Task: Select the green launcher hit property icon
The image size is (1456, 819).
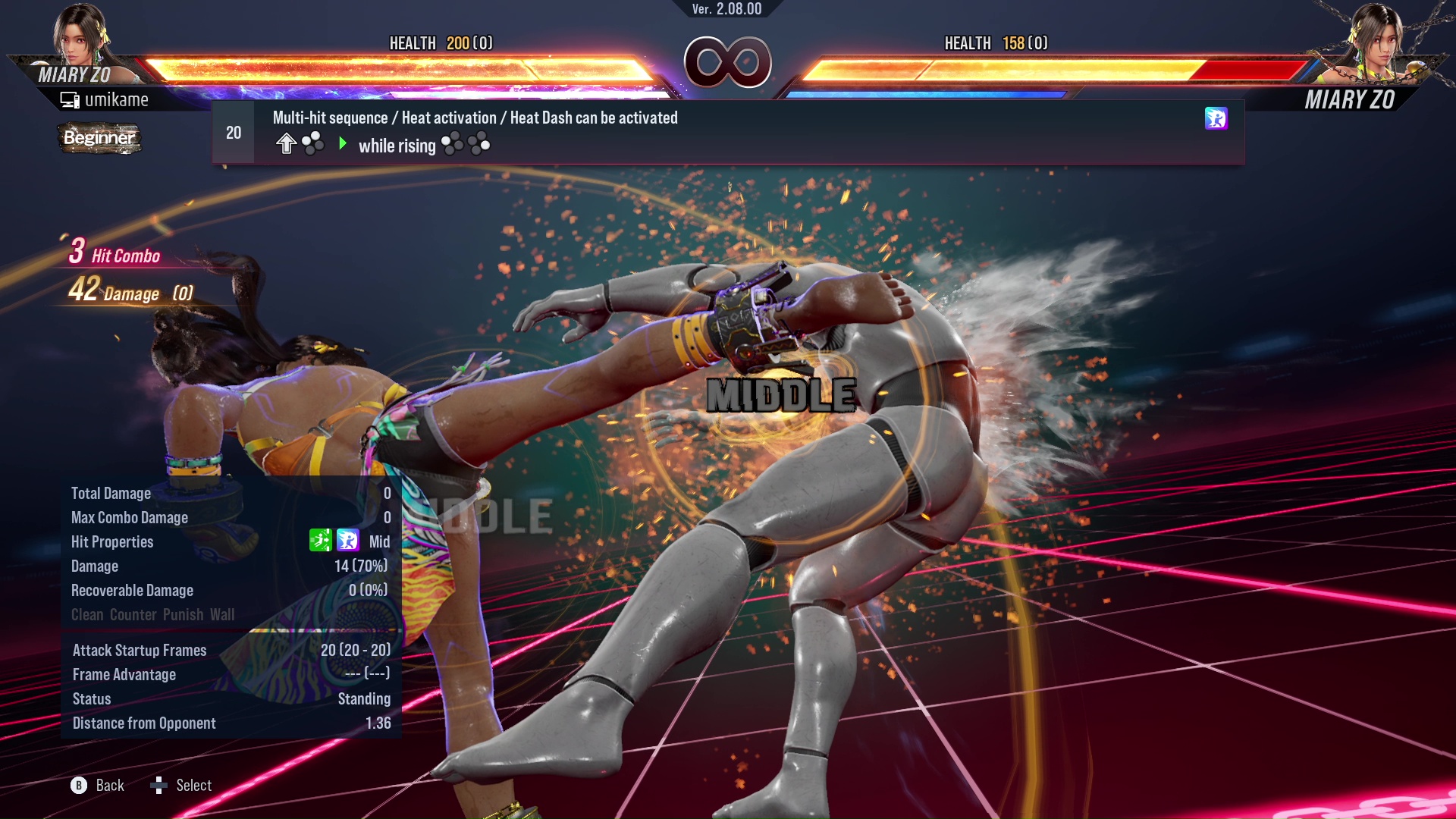Action: pos(322,541)
